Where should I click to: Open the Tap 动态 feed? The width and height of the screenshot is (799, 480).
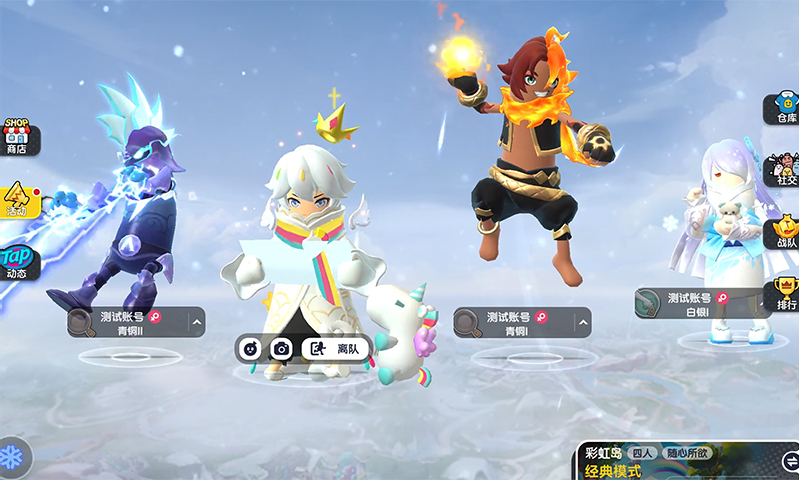[x=17, y=261]
